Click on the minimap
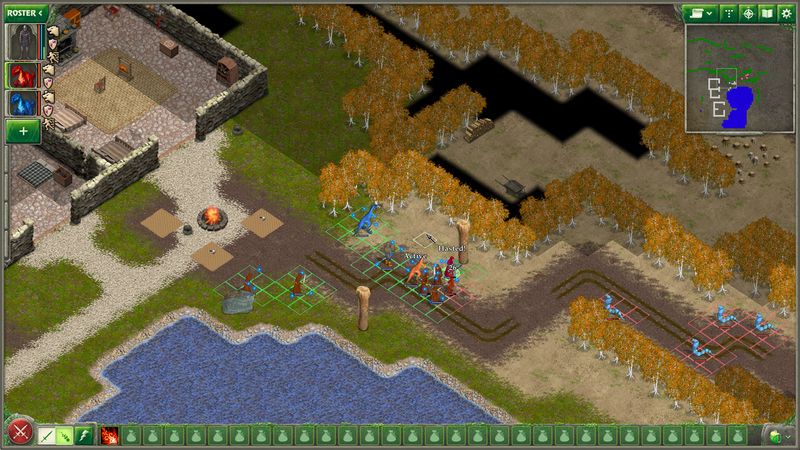Viewport: 800px width, 450px height. pos(739,78)
